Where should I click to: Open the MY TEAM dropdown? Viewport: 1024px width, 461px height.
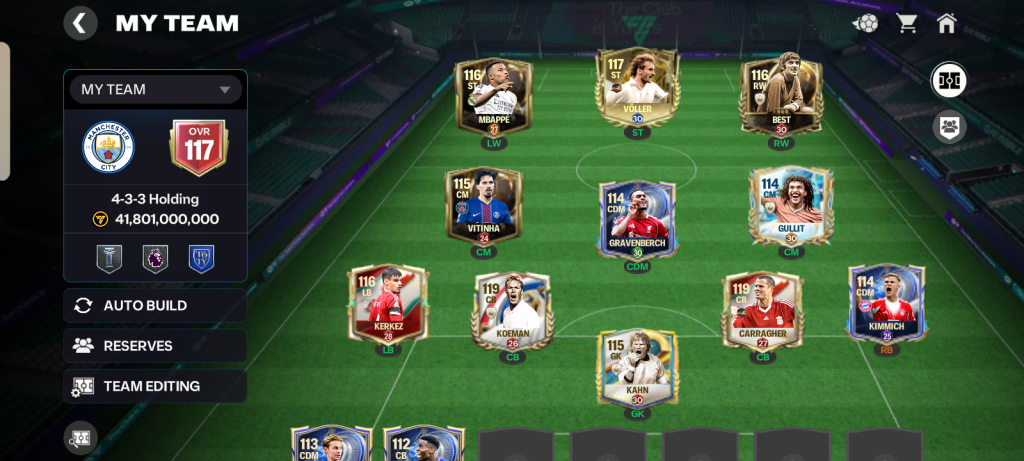(155, 89)
